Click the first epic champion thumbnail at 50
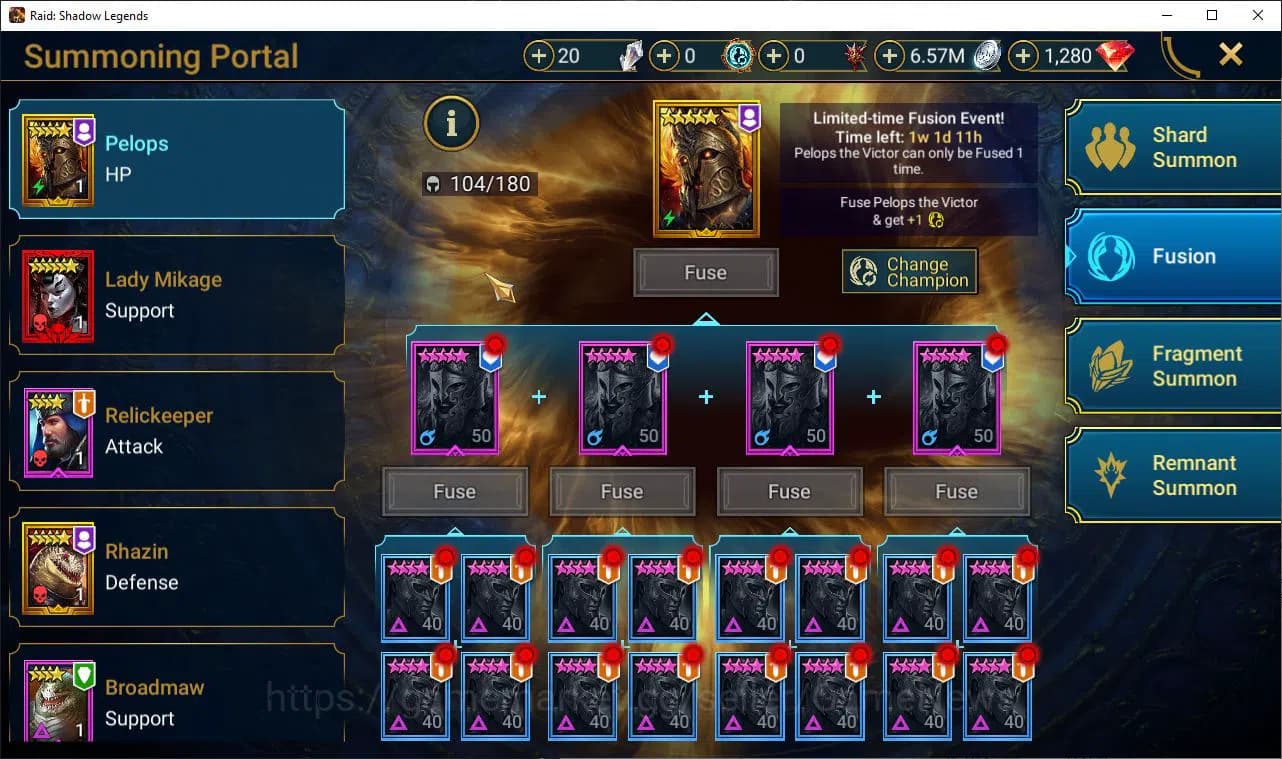The width and height of the screenshot is (1282, 759). pyautogui.click(x=455, y=396)
